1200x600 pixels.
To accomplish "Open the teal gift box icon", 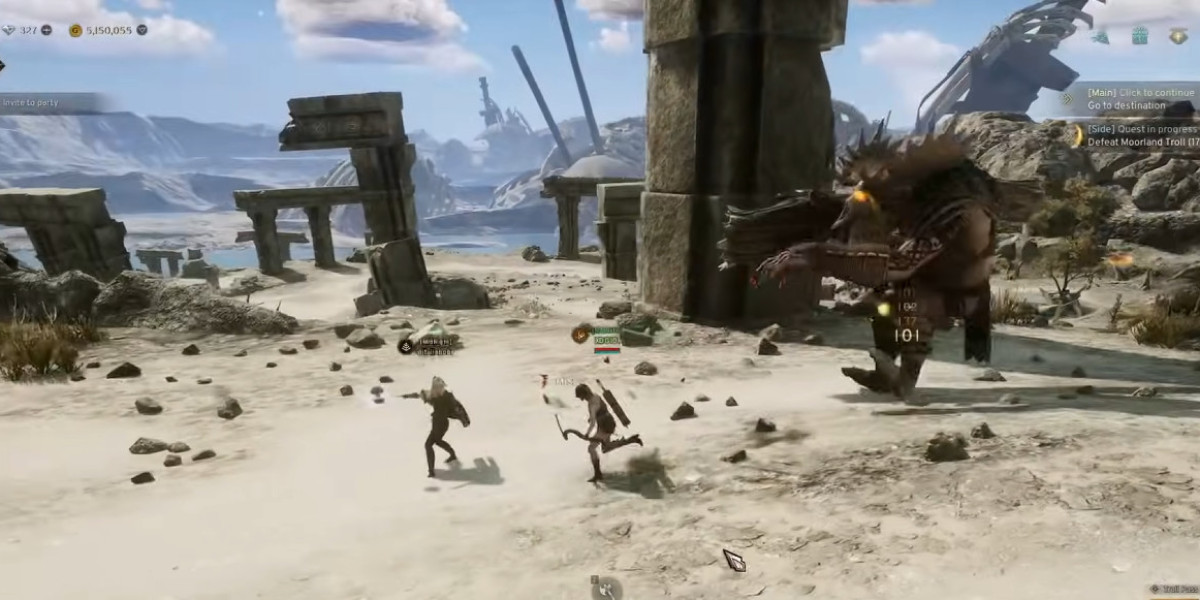I will 1140,37.
